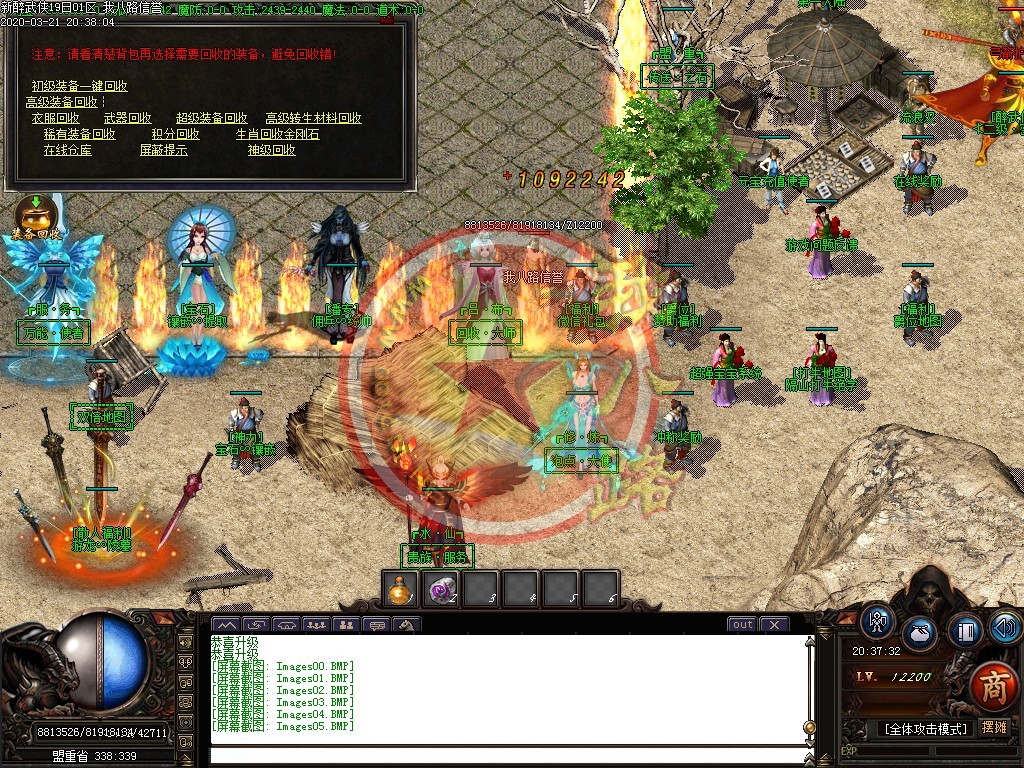Open the 在线仓库 online warehouse
This screenshot has height=768, width=1024.
67,150
